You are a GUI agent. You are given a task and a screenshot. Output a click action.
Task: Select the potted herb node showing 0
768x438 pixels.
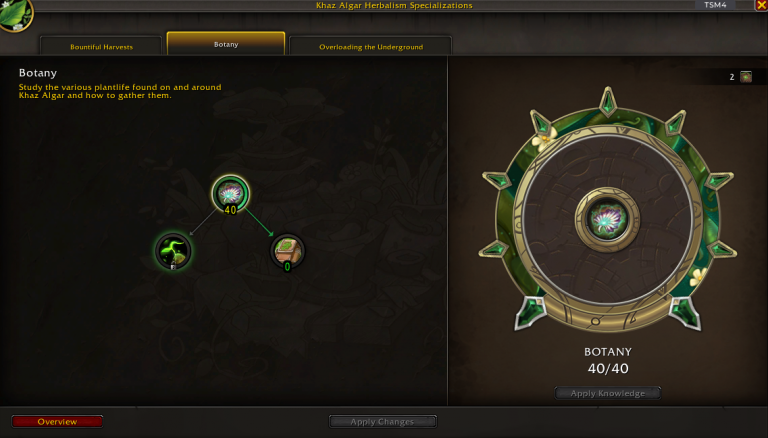click(x=288, y=250)
